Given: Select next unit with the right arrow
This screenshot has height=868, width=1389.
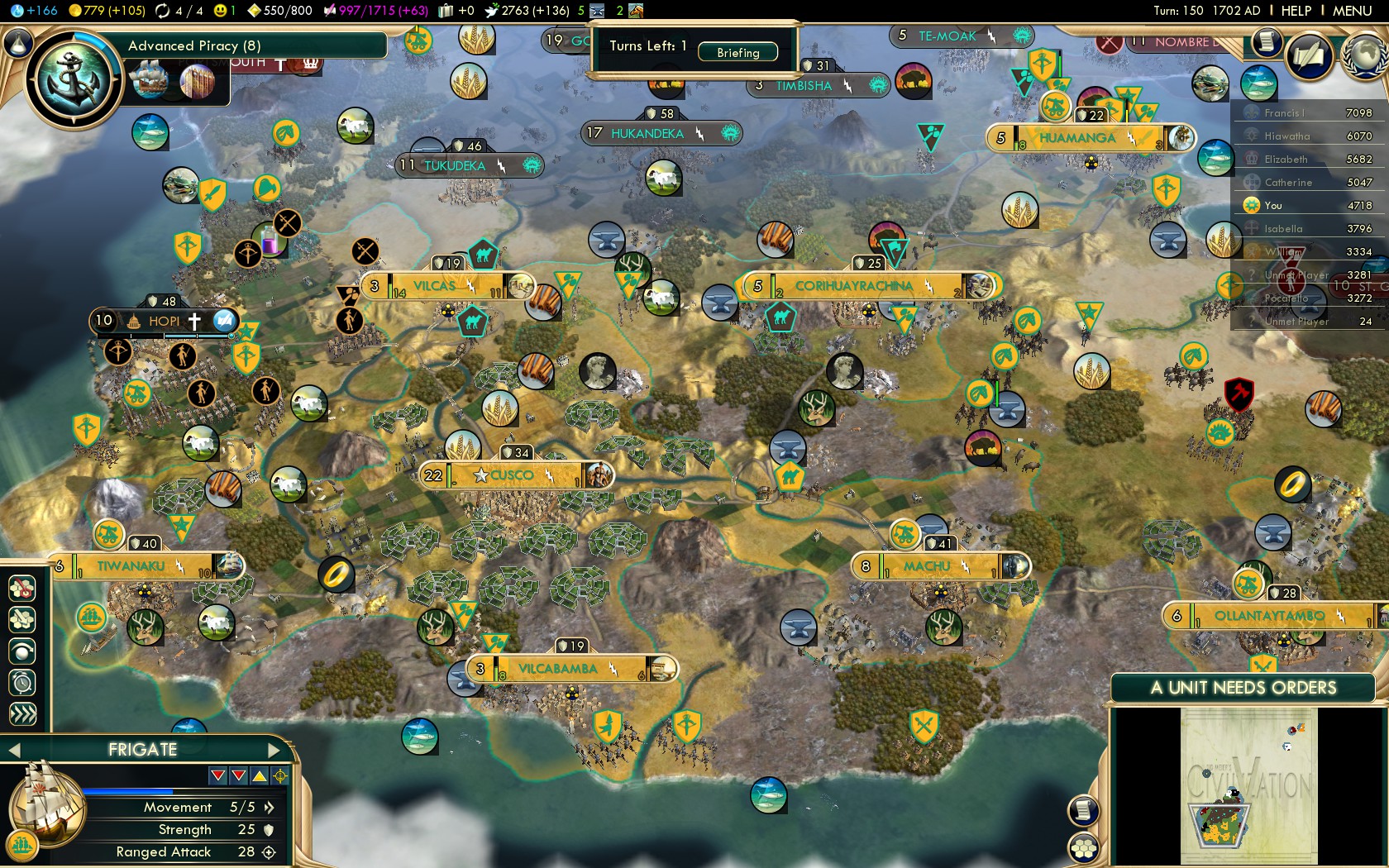Looking at the screenshot, I should [x=274, y=750].
